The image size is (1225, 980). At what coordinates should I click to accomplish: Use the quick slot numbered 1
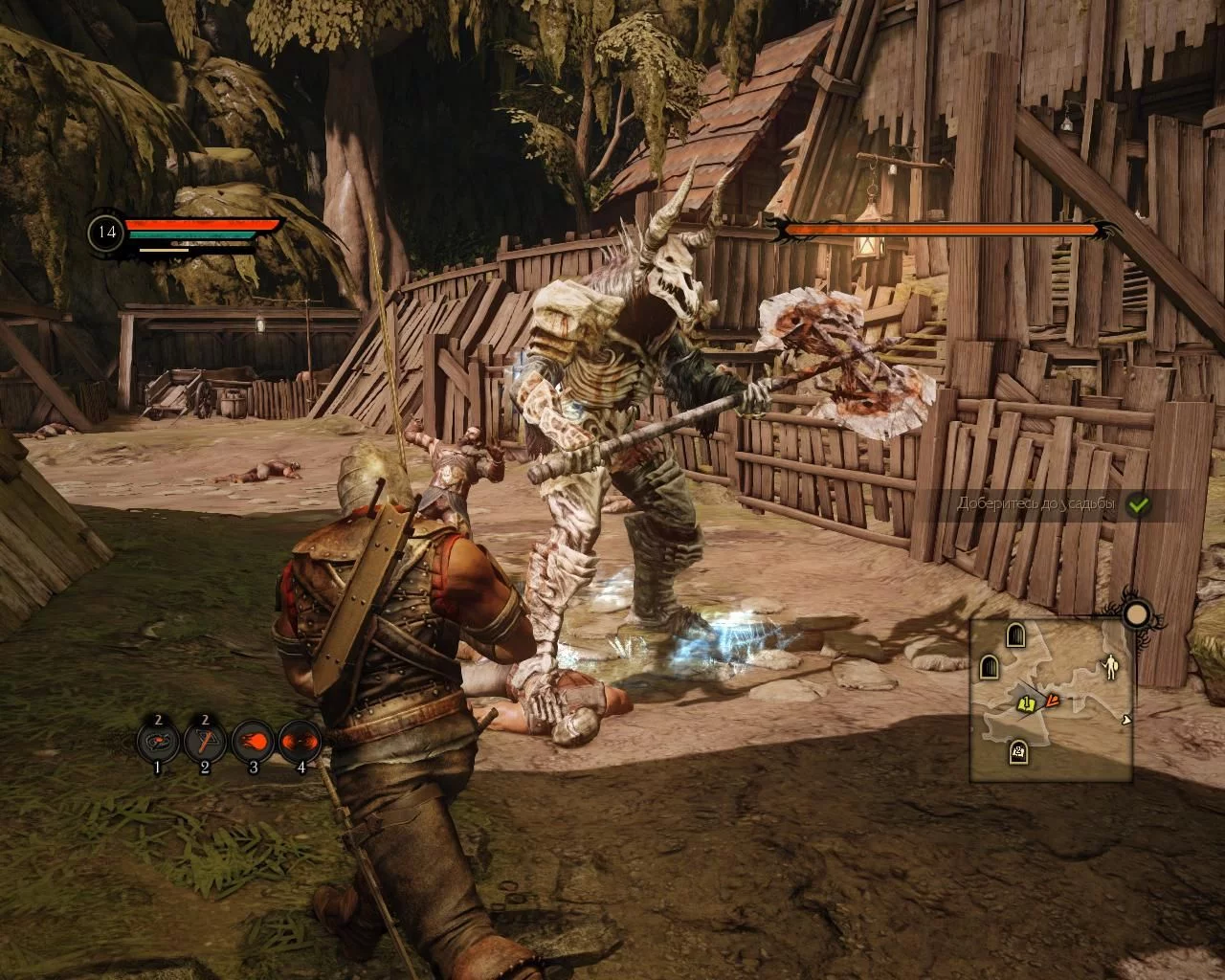click(158, 741)
